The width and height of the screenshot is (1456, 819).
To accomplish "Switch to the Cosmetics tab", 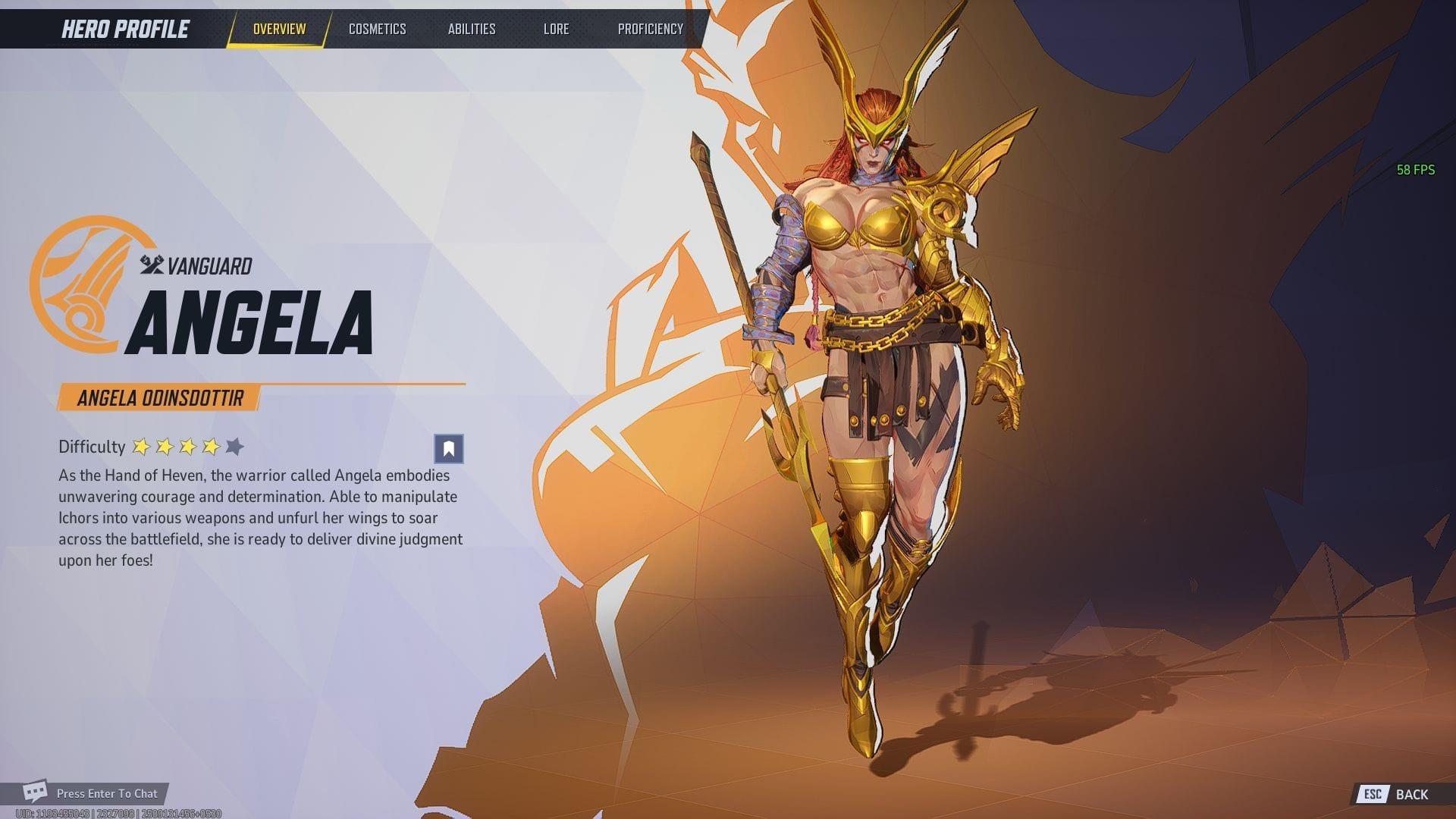I will coord(378,29).
